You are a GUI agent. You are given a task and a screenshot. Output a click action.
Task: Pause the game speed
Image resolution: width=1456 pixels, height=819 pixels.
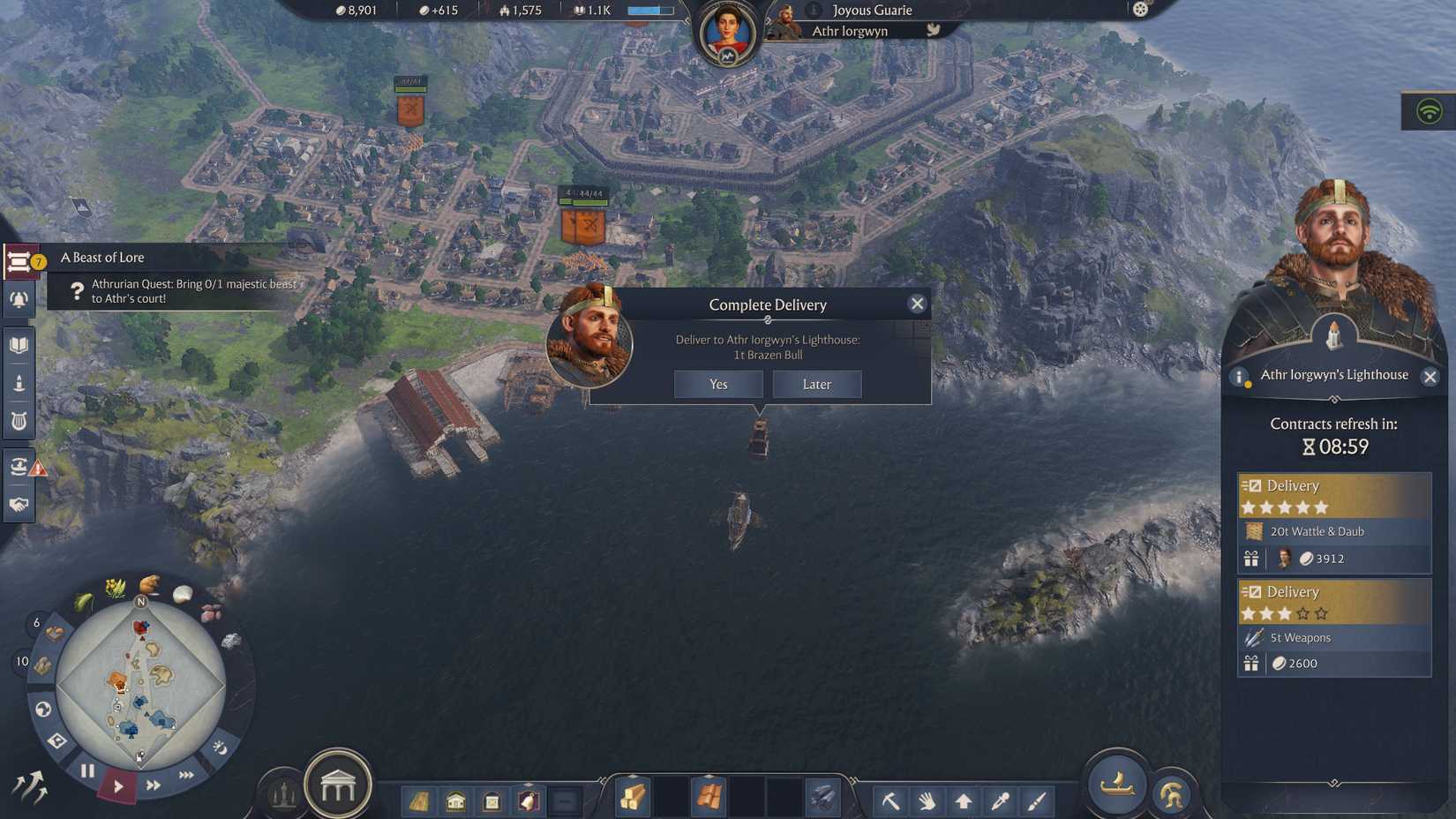[x=87, y=770]
